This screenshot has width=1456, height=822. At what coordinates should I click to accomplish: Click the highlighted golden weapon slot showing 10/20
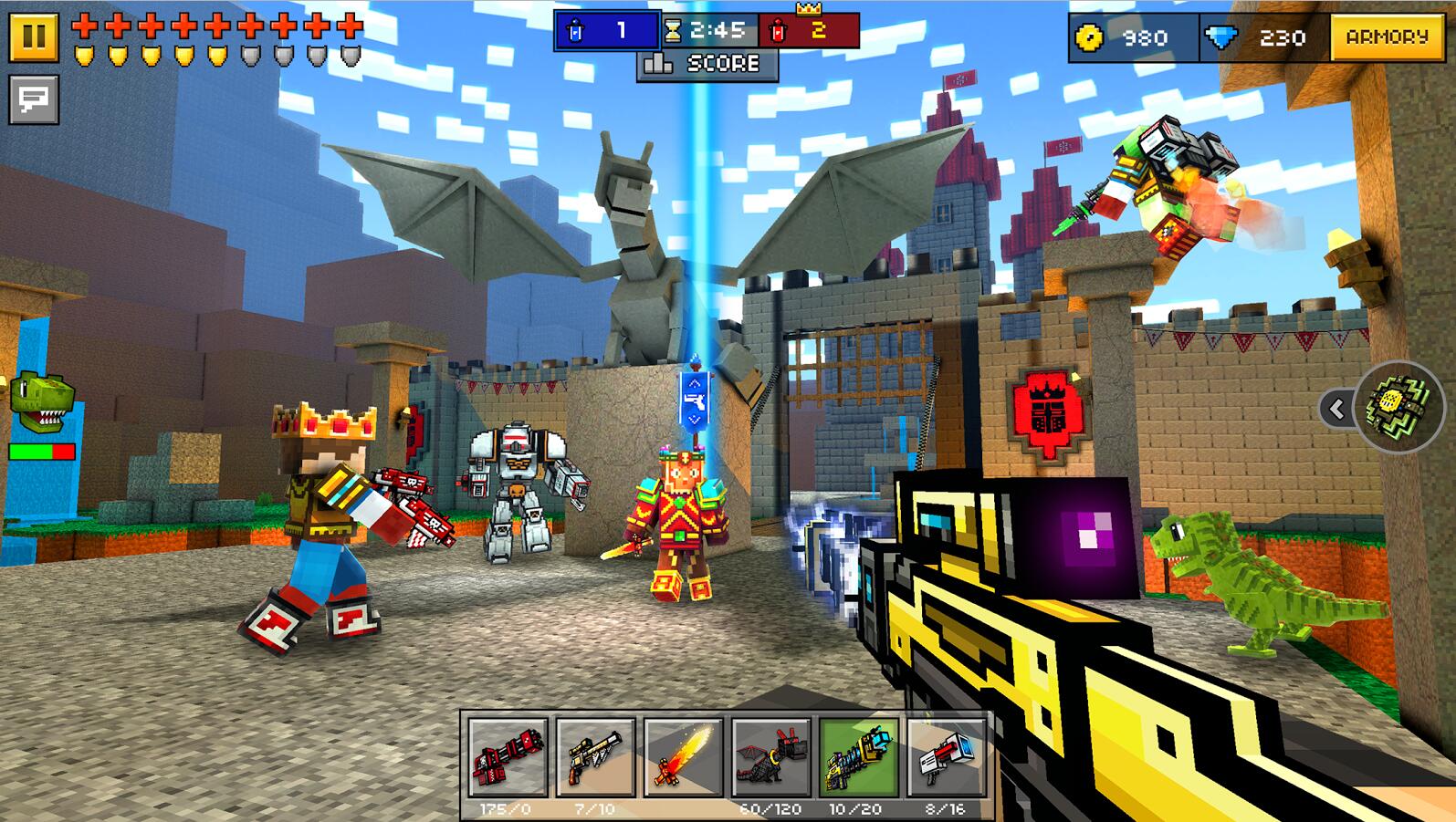point(858,757)
